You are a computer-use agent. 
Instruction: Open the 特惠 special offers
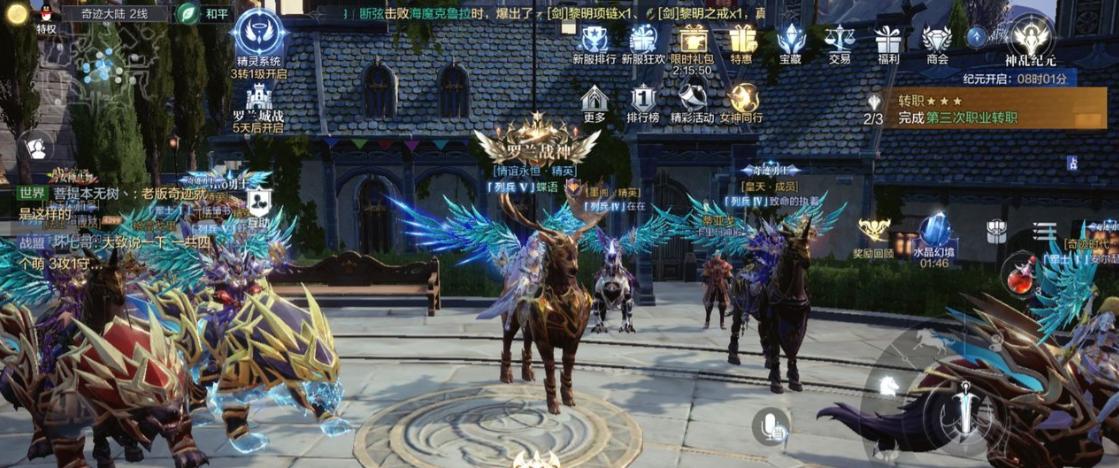(741, 41)
